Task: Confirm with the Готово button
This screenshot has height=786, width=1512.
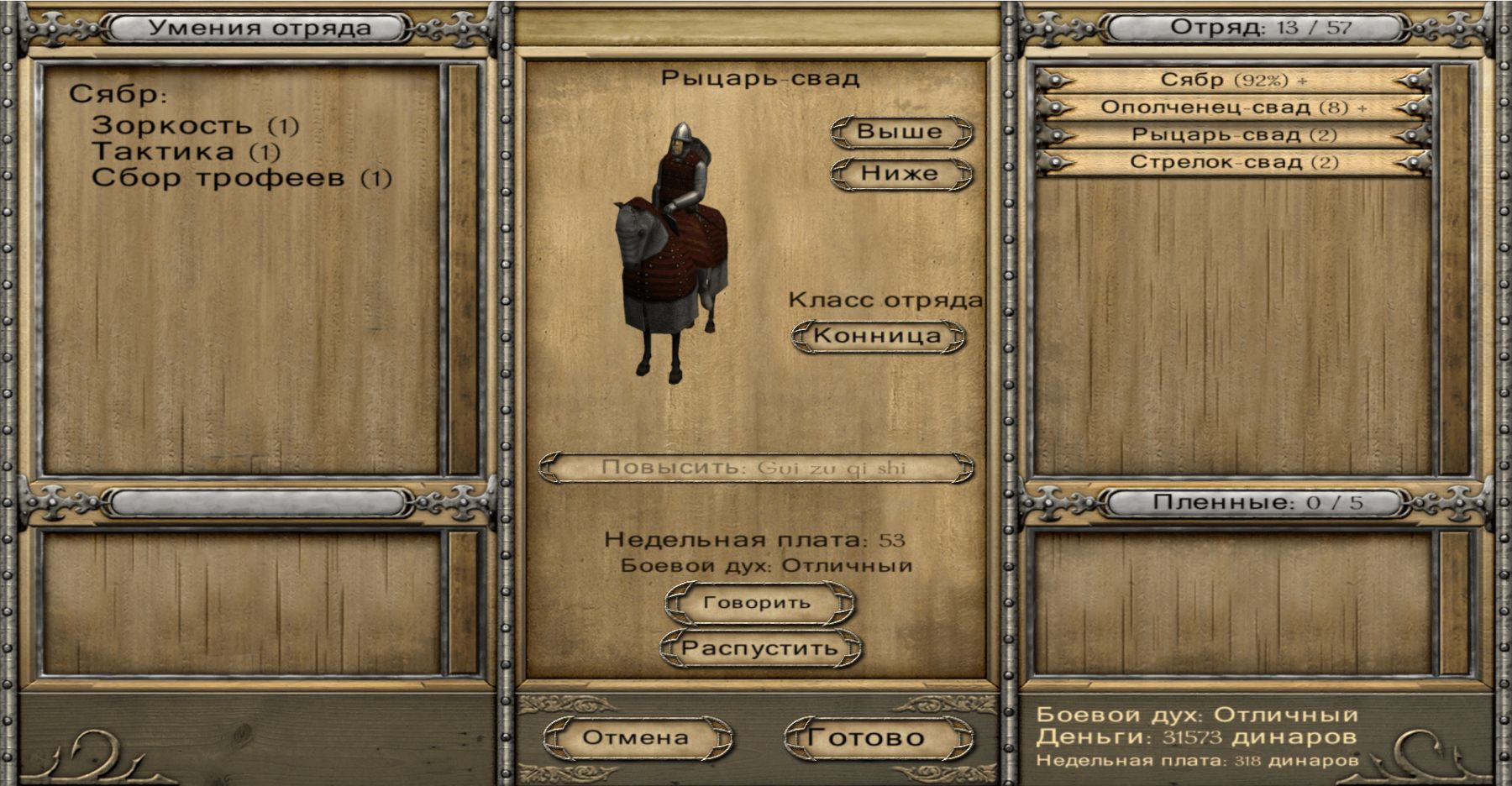Action: (x=867, y=738)
